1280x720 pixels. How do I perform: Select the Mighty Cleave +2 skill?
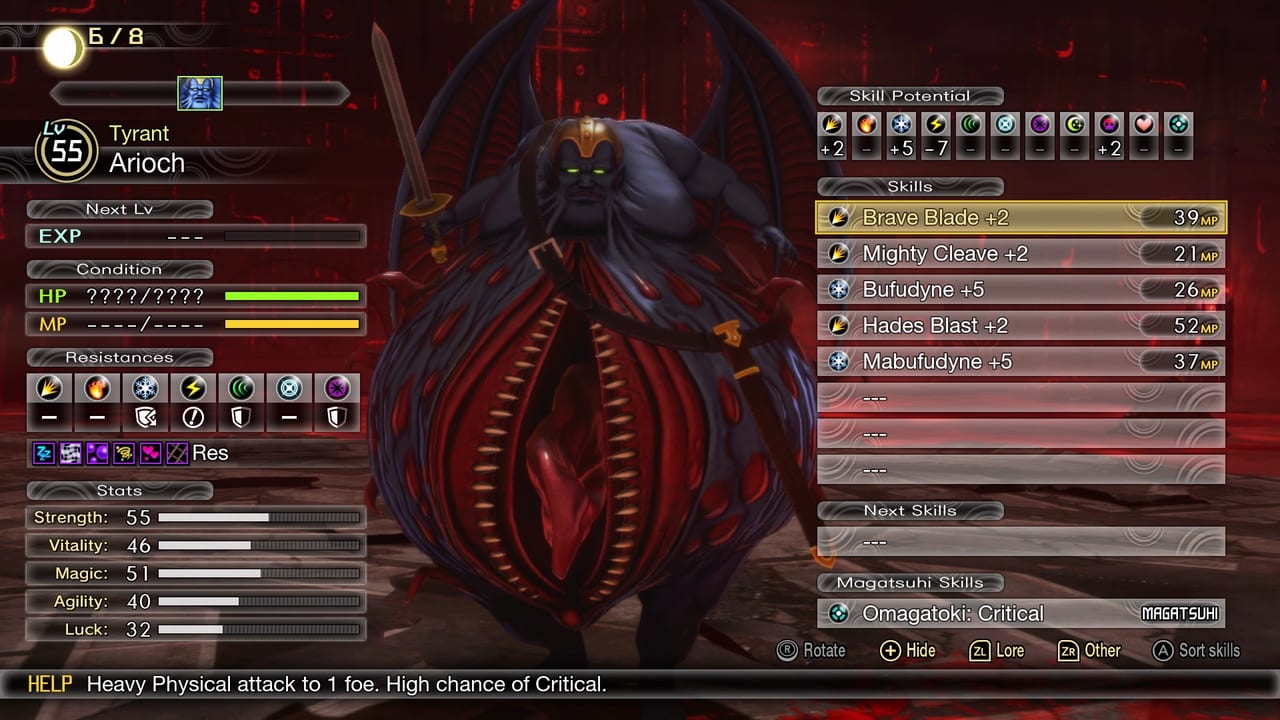(x=1020, y=253)
